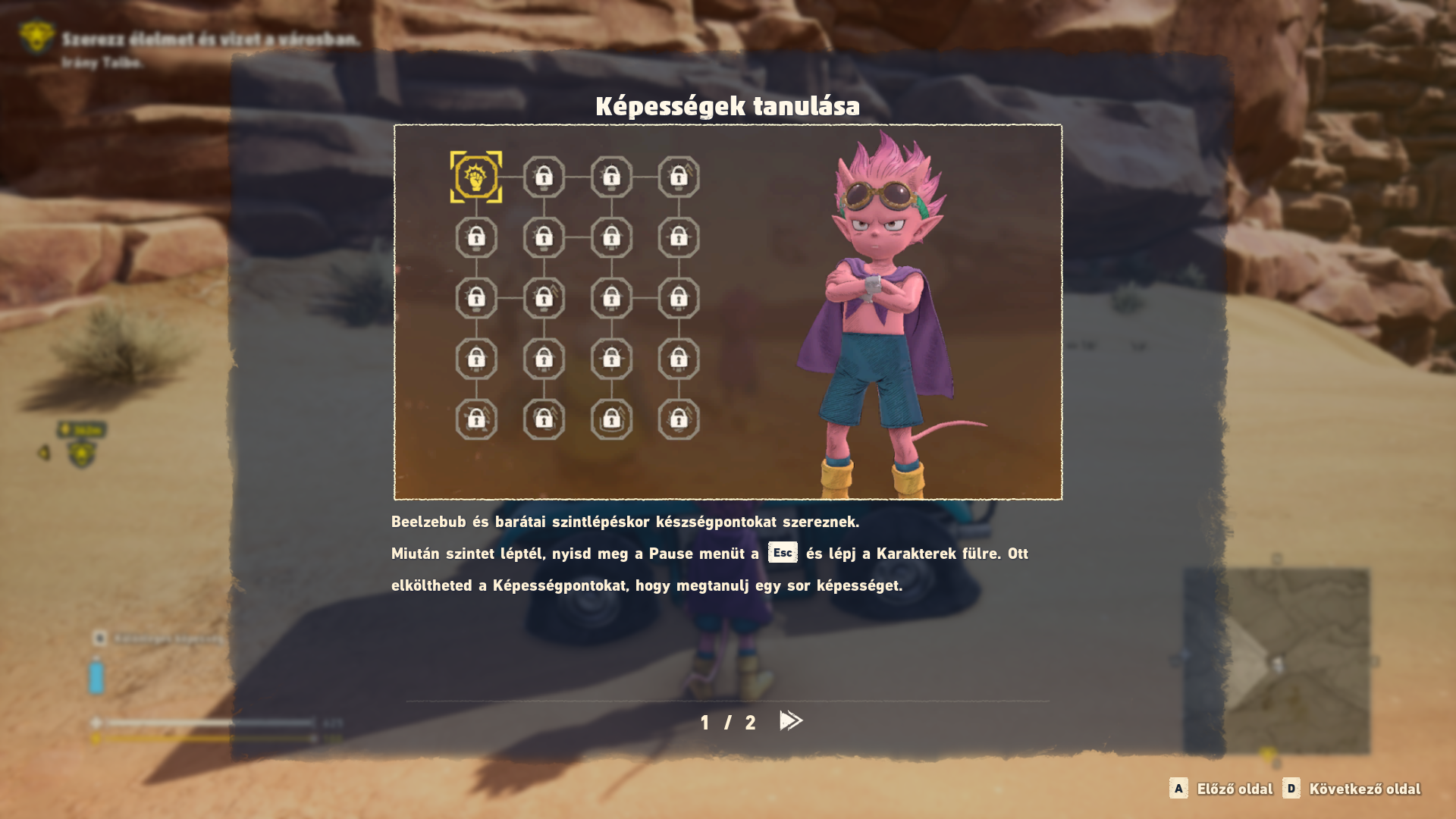The image size is (1456, 819).
Task: Advance to the next tutorial page arrow
Action: pyautogui.click(x=790, y=720)
